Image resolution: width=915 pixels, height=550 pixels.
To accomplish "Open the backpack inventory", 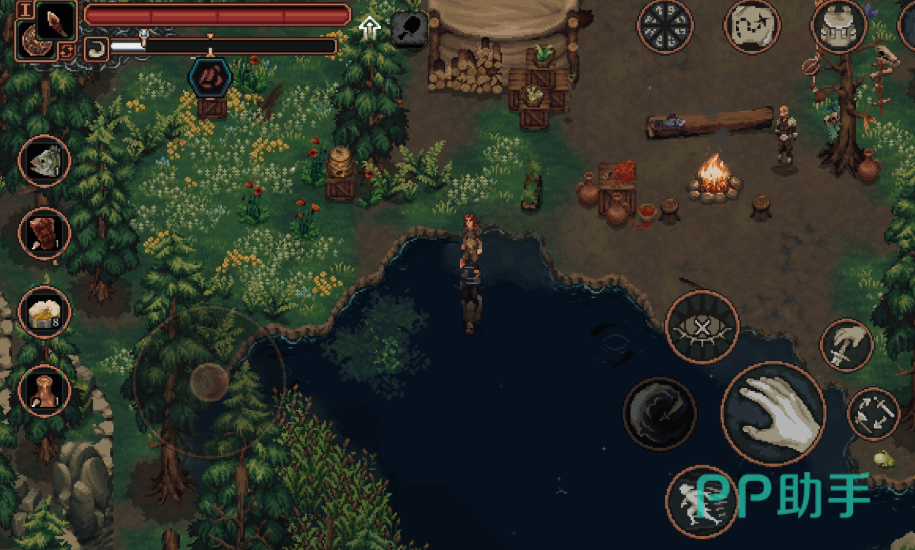I will pos(838,26).
